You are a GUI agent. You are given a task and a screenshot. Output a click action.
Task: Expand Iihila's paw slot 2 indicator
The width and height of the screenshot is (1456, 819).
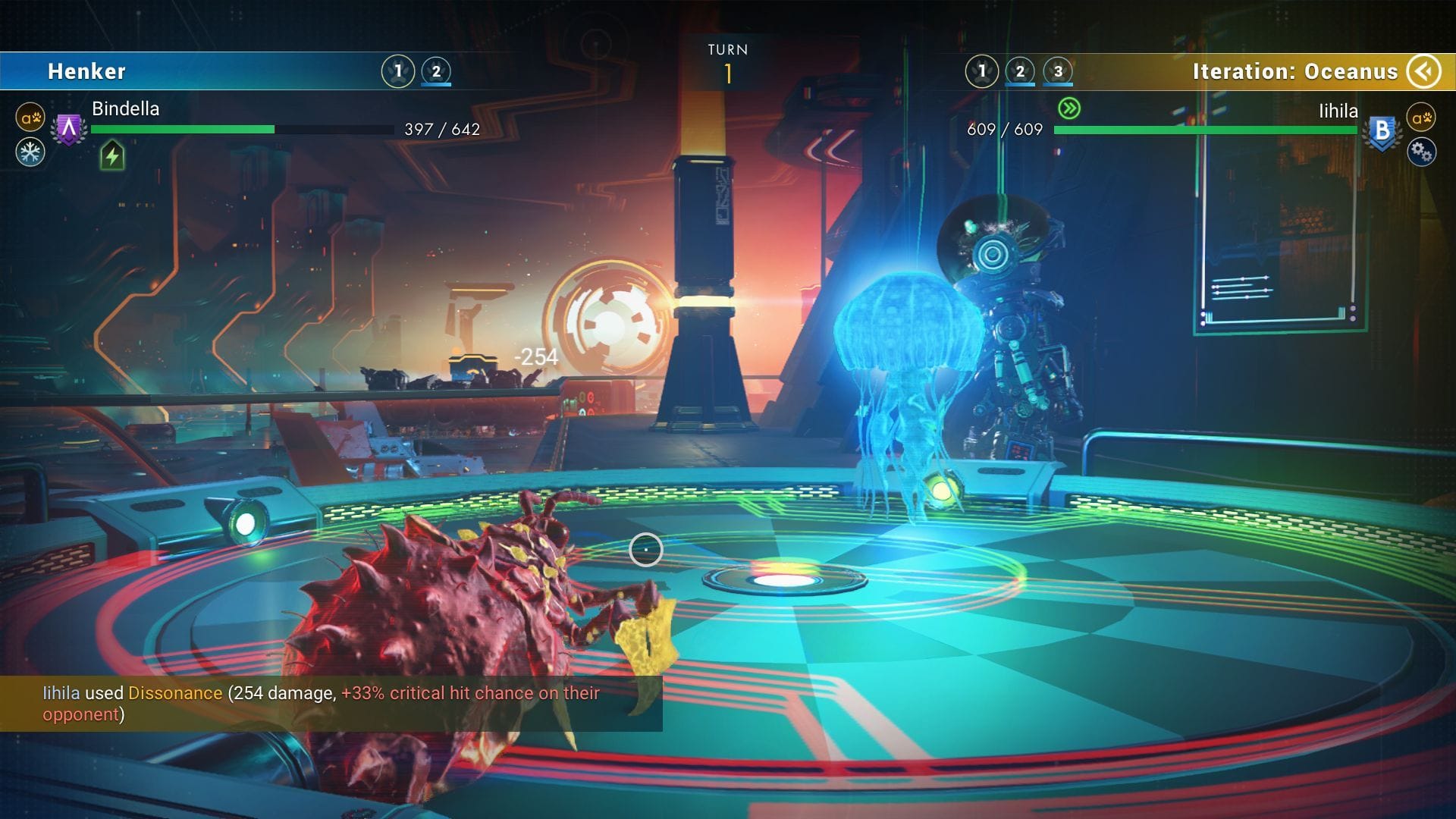point(1020,70)
